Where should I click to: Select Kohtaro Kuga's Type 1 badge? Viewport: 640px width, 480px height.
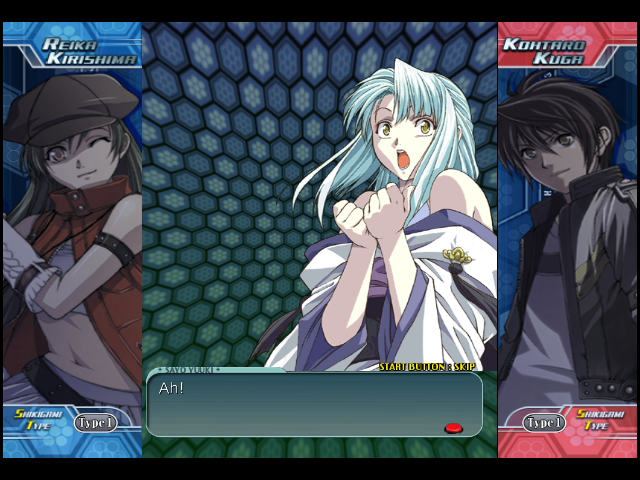click(x=544, y=423)
